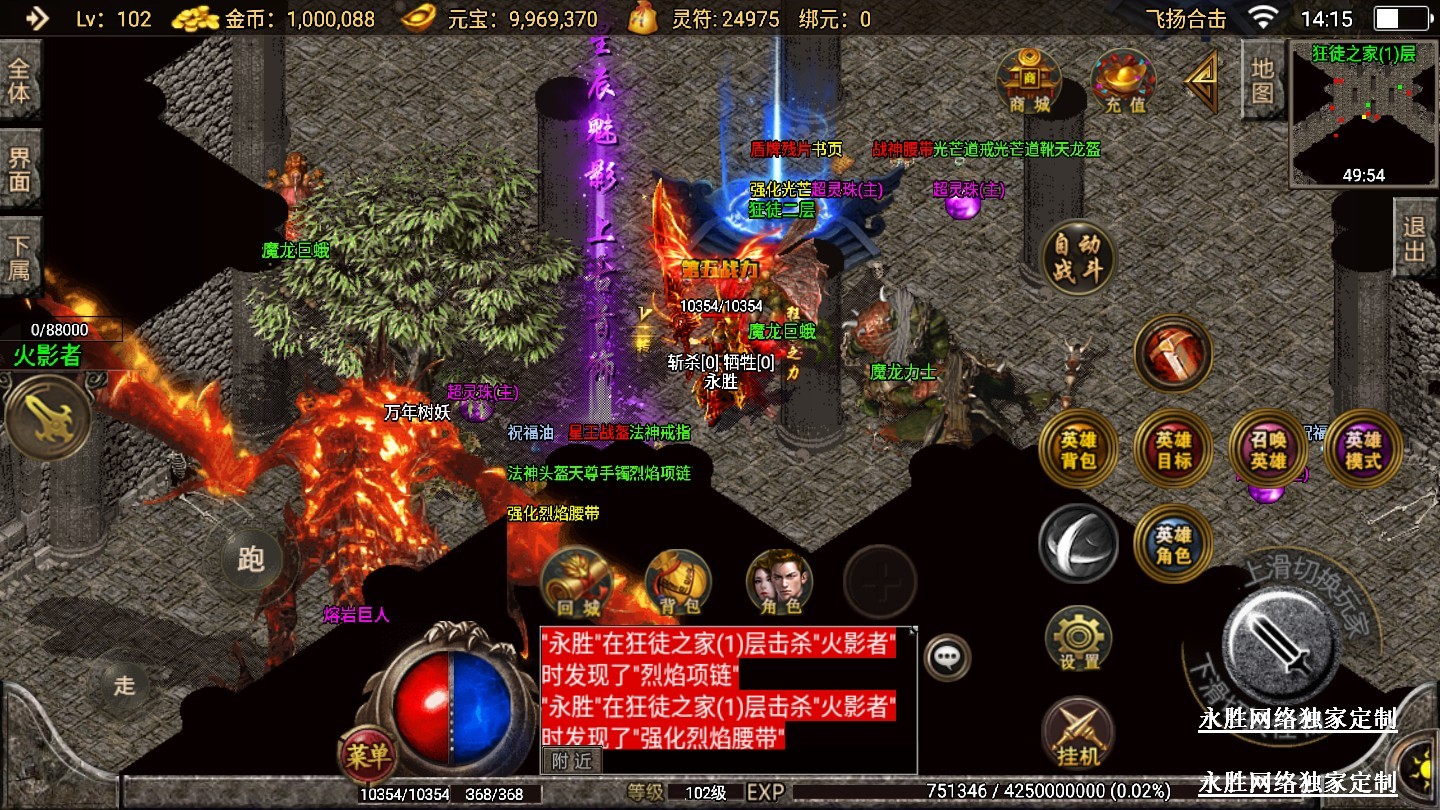Use the 回城 return-to-town scroll
The image size is (1440, 810).
pos(575,583)
